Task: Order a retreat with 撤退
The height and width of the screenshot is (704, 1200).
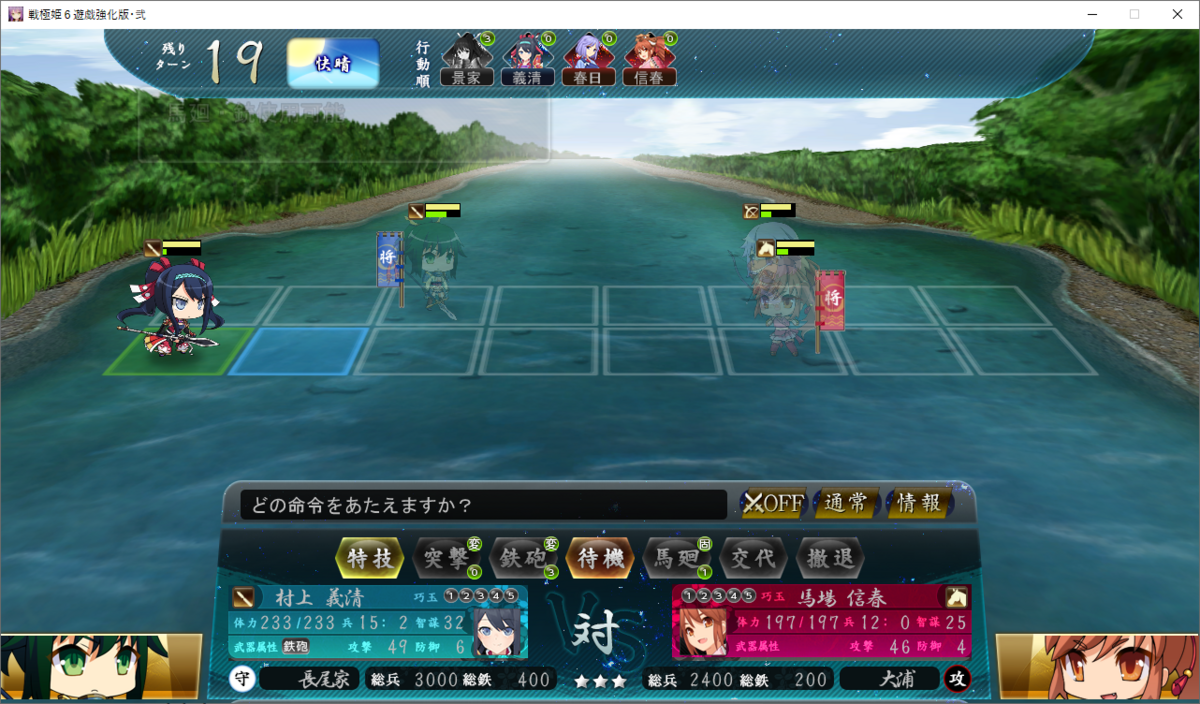Action: pyautogui.click(x=829, y=558)
